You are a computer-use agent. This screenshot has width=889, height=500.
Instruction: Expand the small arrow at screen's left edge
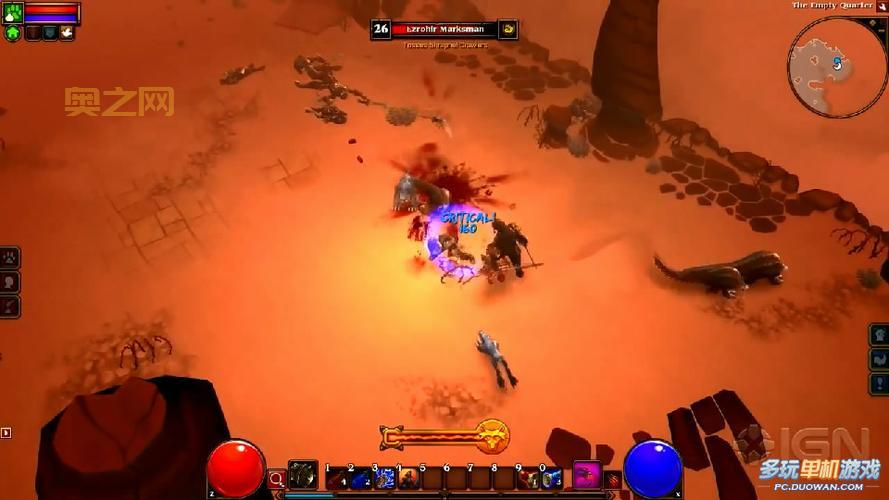6,432
